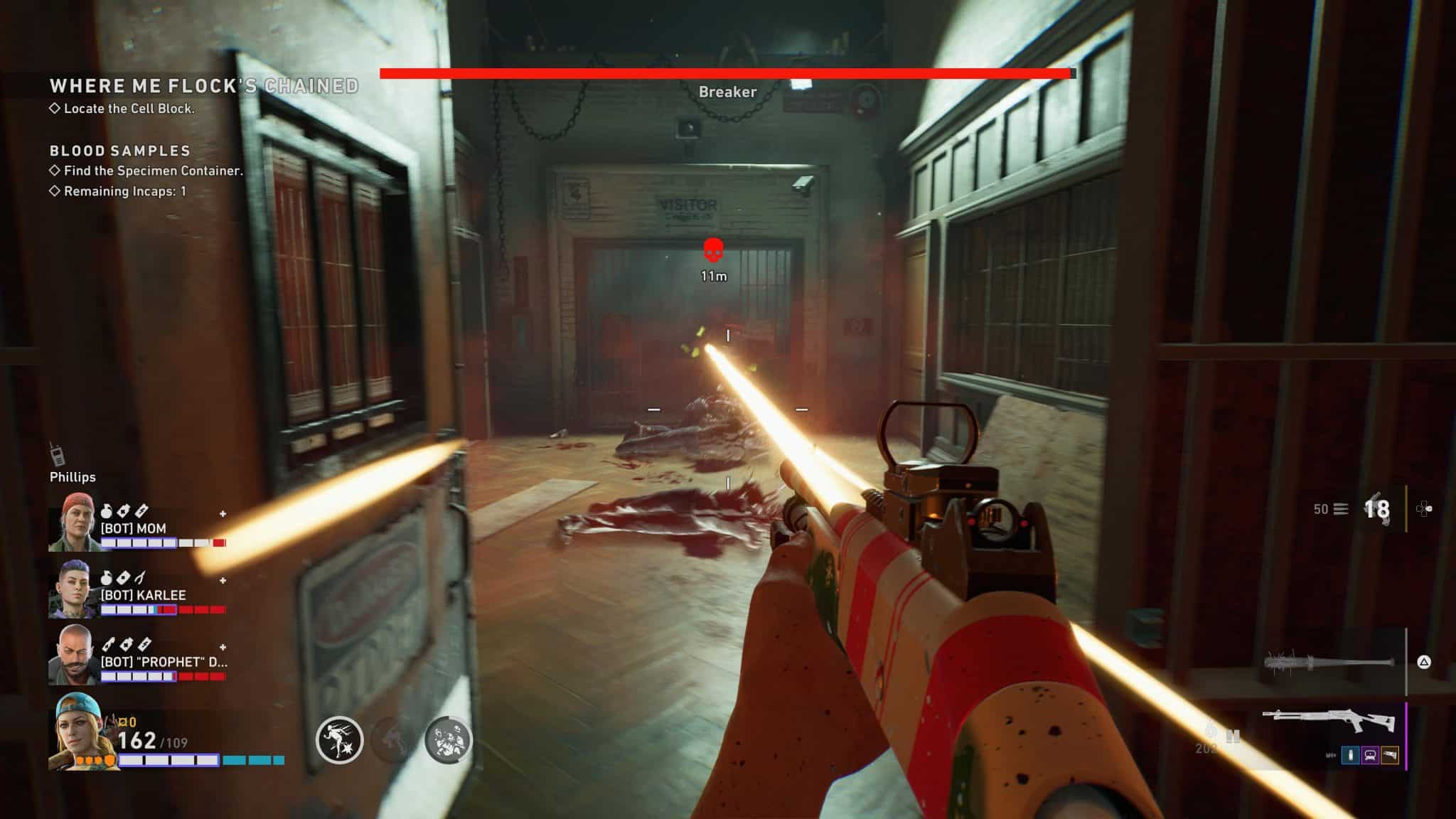Click the orange stock attachment icon

[x=1390, y=756]
